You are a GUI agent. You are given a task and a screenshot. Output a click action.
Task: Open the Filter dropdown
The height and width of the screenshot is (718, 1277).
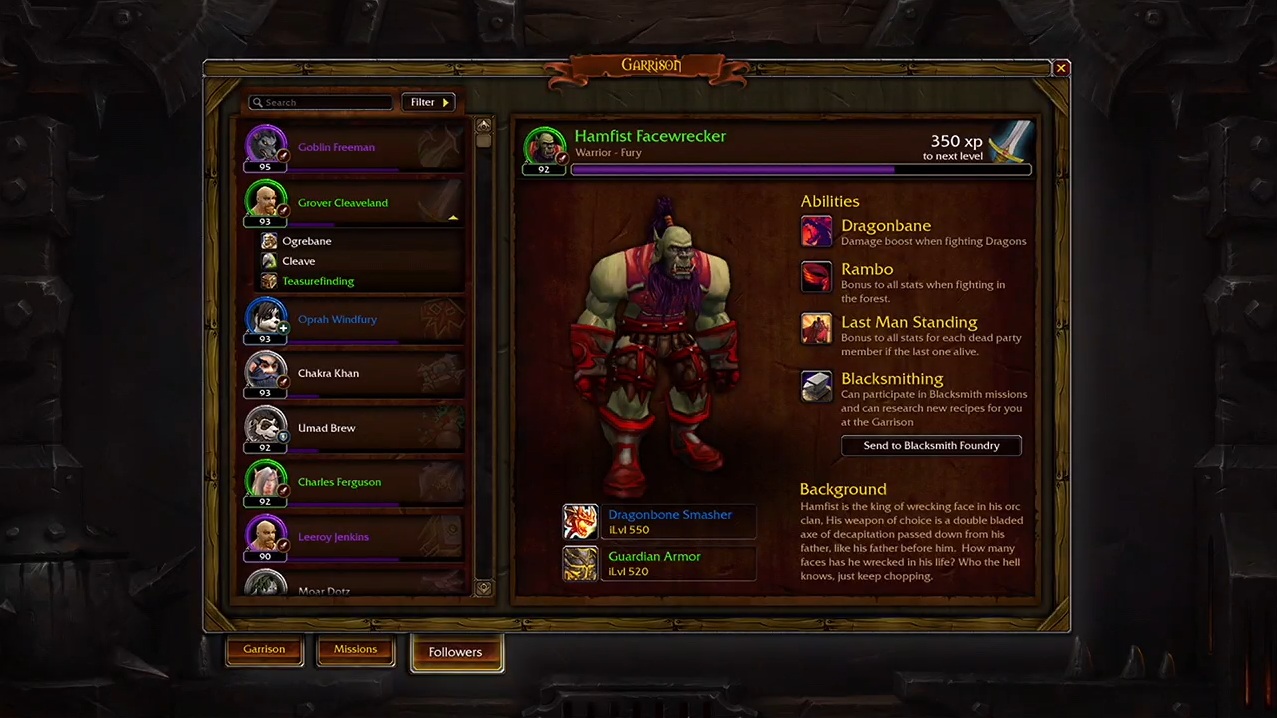[428, 102]
